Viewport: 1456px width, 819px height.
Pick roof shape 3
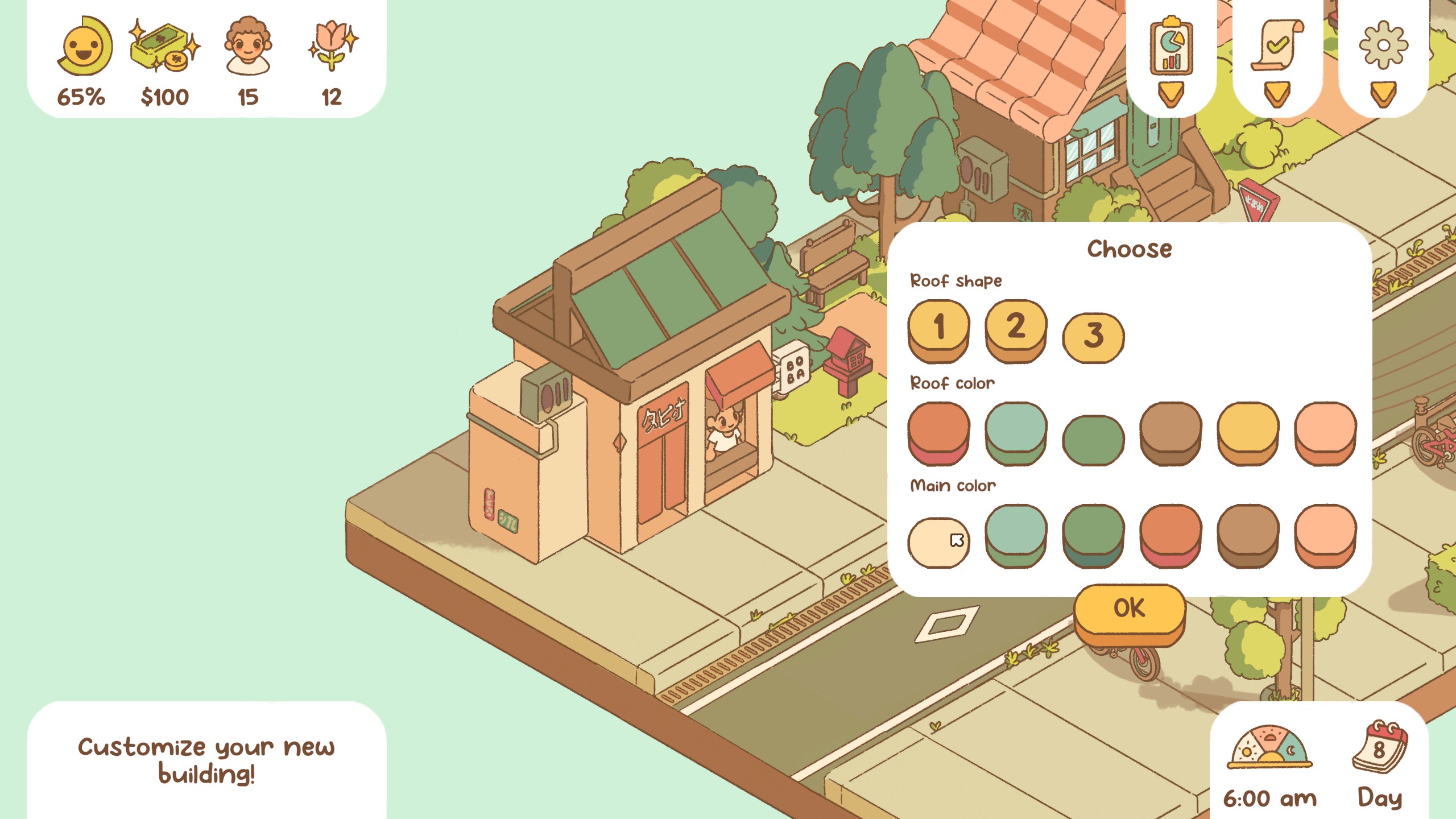click(x=1093, y=336)
